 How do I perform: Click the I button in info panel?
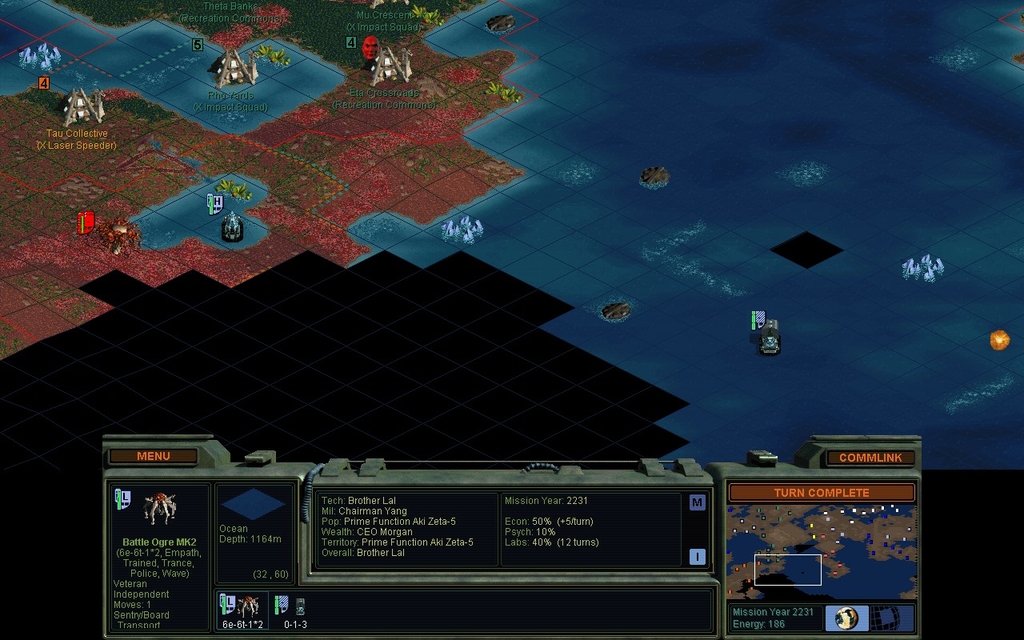(697, 557)
